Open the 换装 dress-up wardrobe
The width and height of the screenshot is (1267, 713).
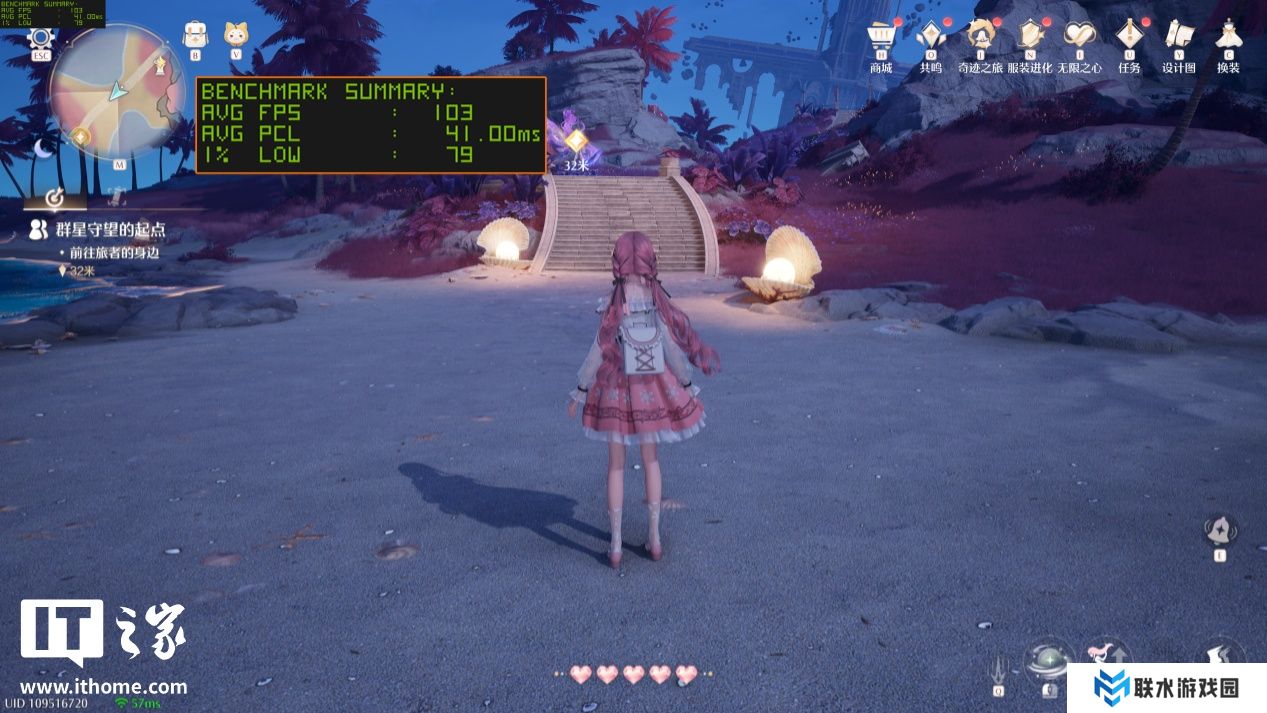[x=1228, y=37]
